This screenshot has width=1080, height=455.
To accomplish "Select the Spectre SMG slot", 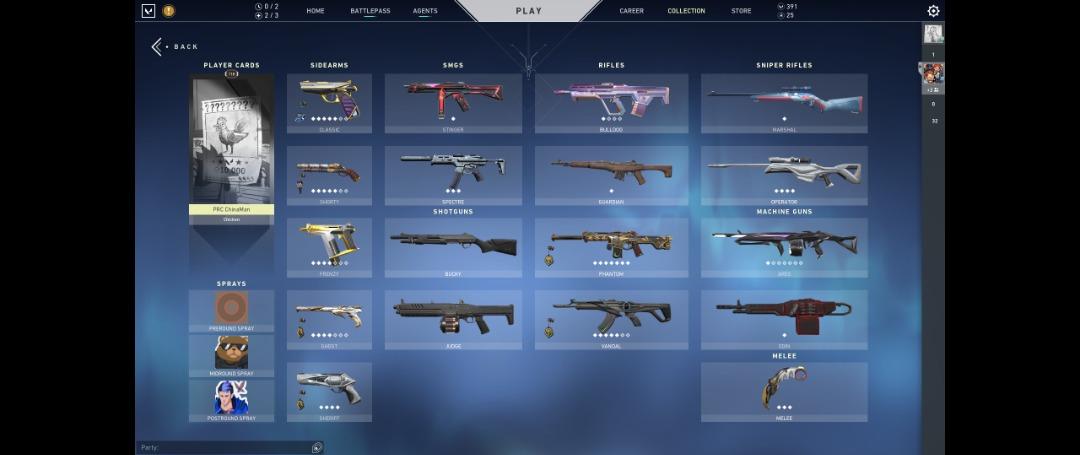I will [x=453, y=175].
